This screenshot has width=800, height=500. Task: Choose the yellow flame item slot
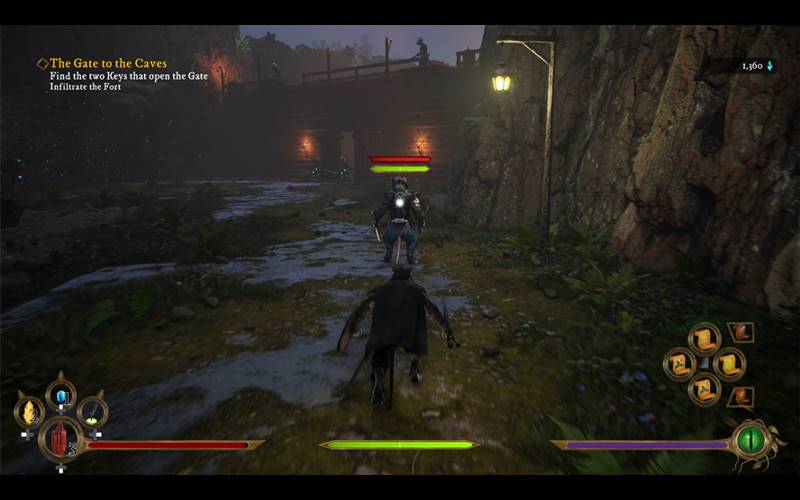tap(29, 410)
